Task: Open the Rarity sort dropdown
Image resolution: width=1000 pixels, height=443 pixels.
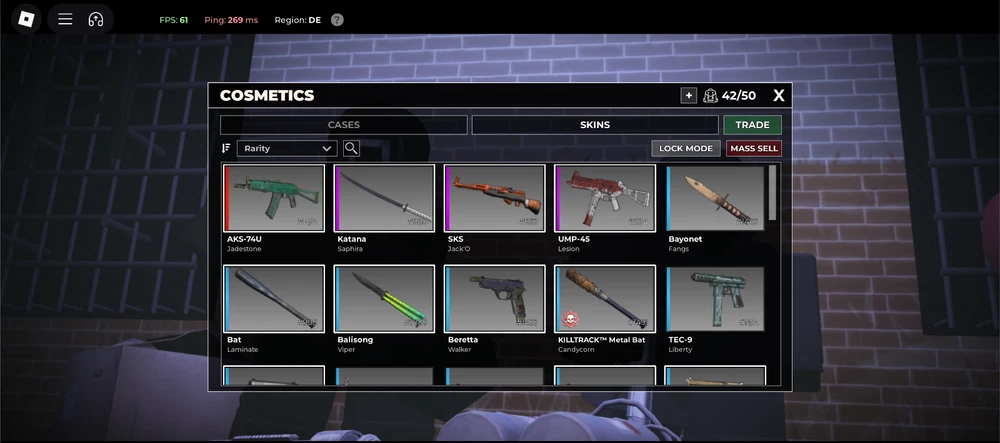Action: click(x=287, y=148)
